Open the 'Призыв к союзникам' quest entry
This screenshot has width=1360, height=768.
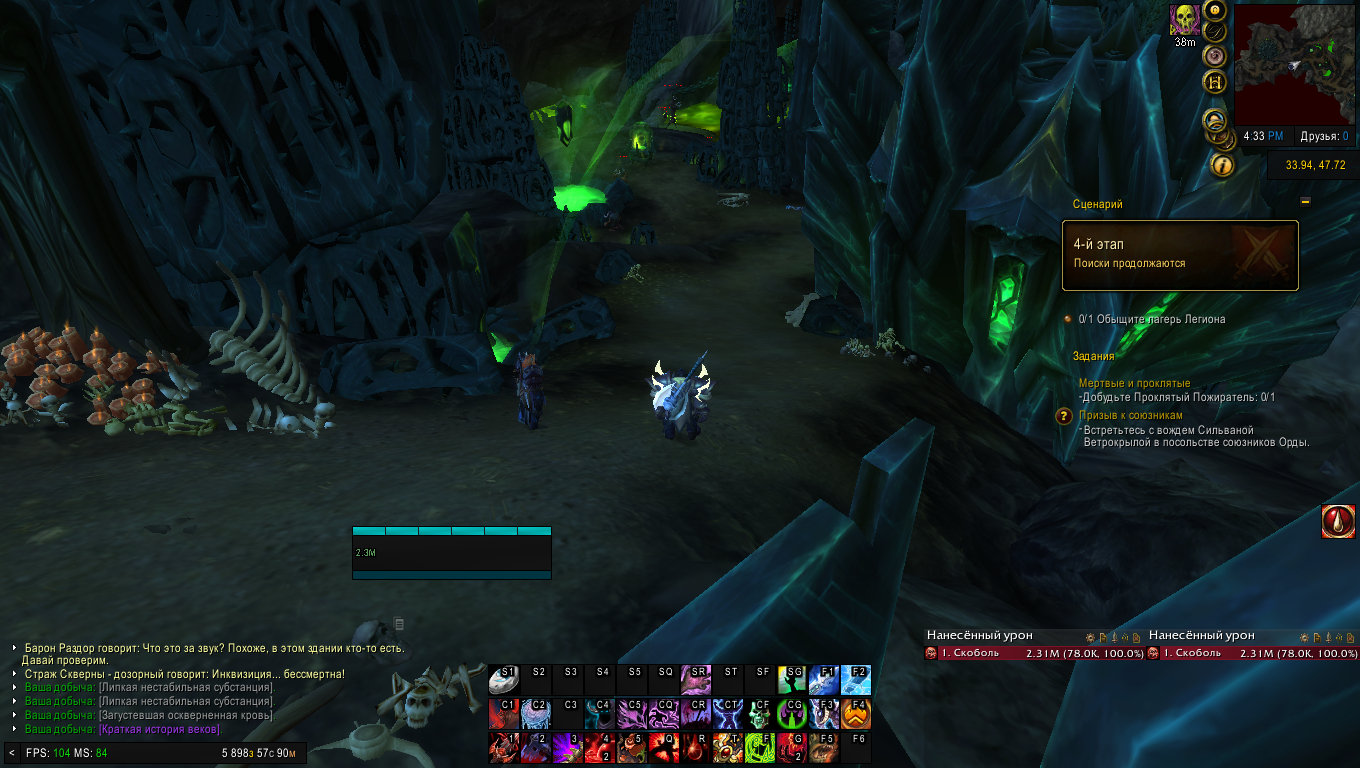point(1130,415)
